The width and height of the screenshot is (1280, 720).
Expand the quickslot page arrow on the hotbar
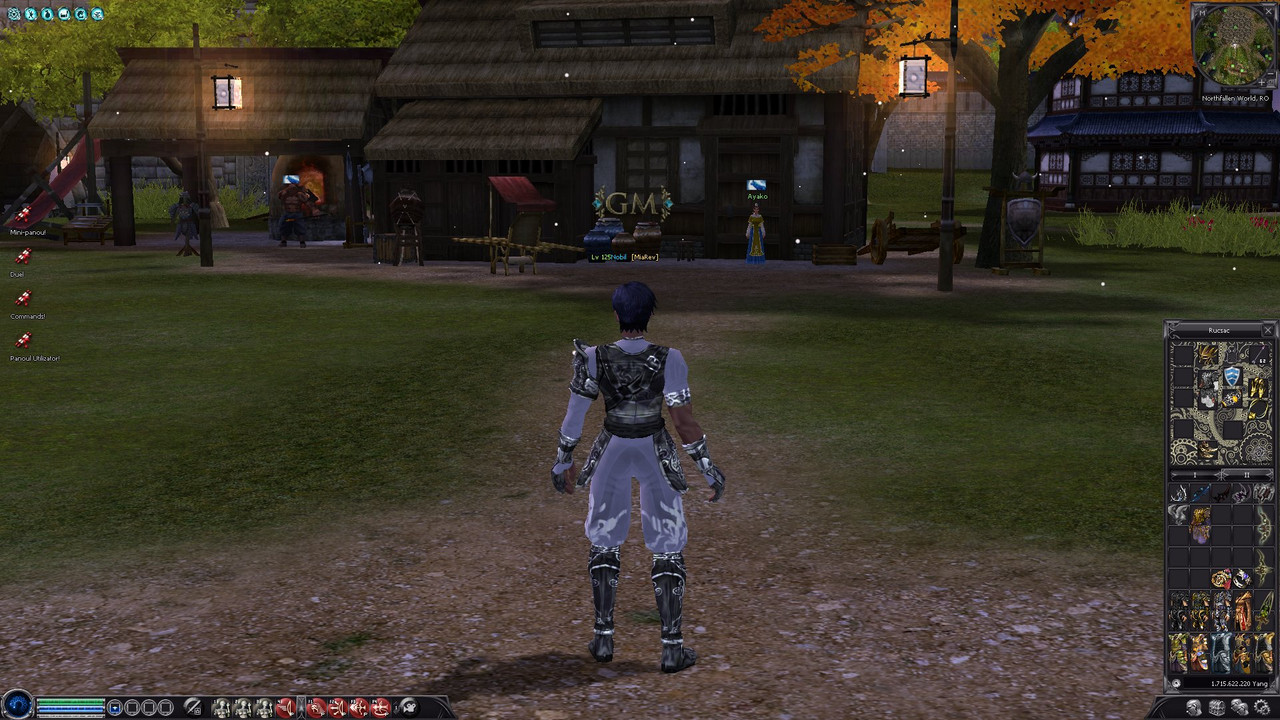[302, 706]
